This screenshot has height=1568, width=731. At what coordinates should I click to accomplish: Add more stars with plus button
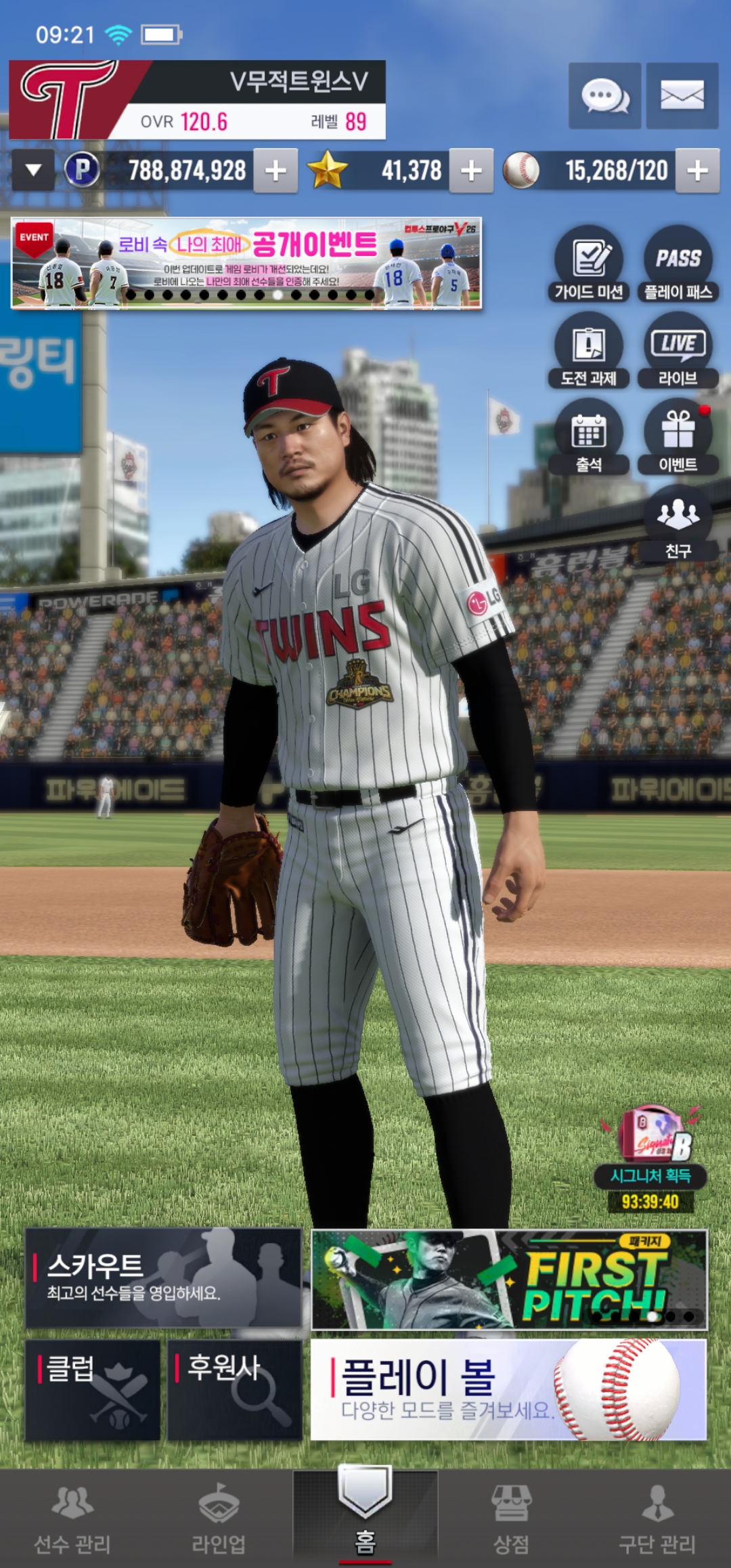click(471, 171)
